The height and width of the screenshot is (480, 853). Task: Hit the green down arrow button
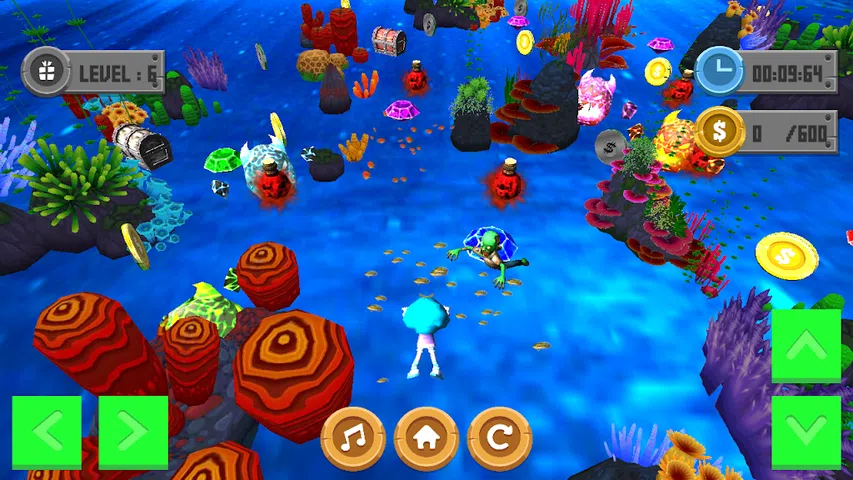point(806,432)
